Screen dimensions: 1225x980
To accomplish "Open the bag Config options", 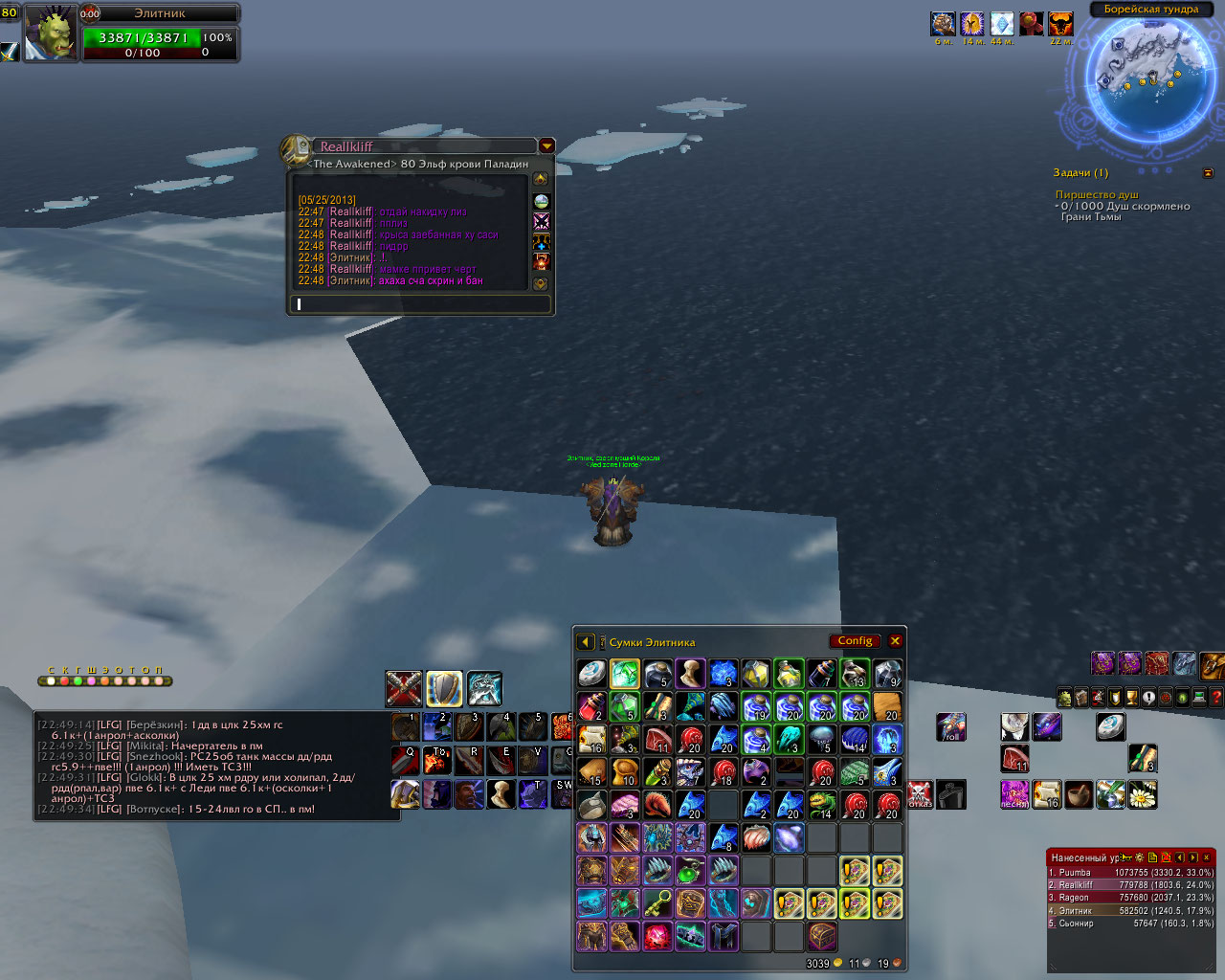I will coord(855,641).
